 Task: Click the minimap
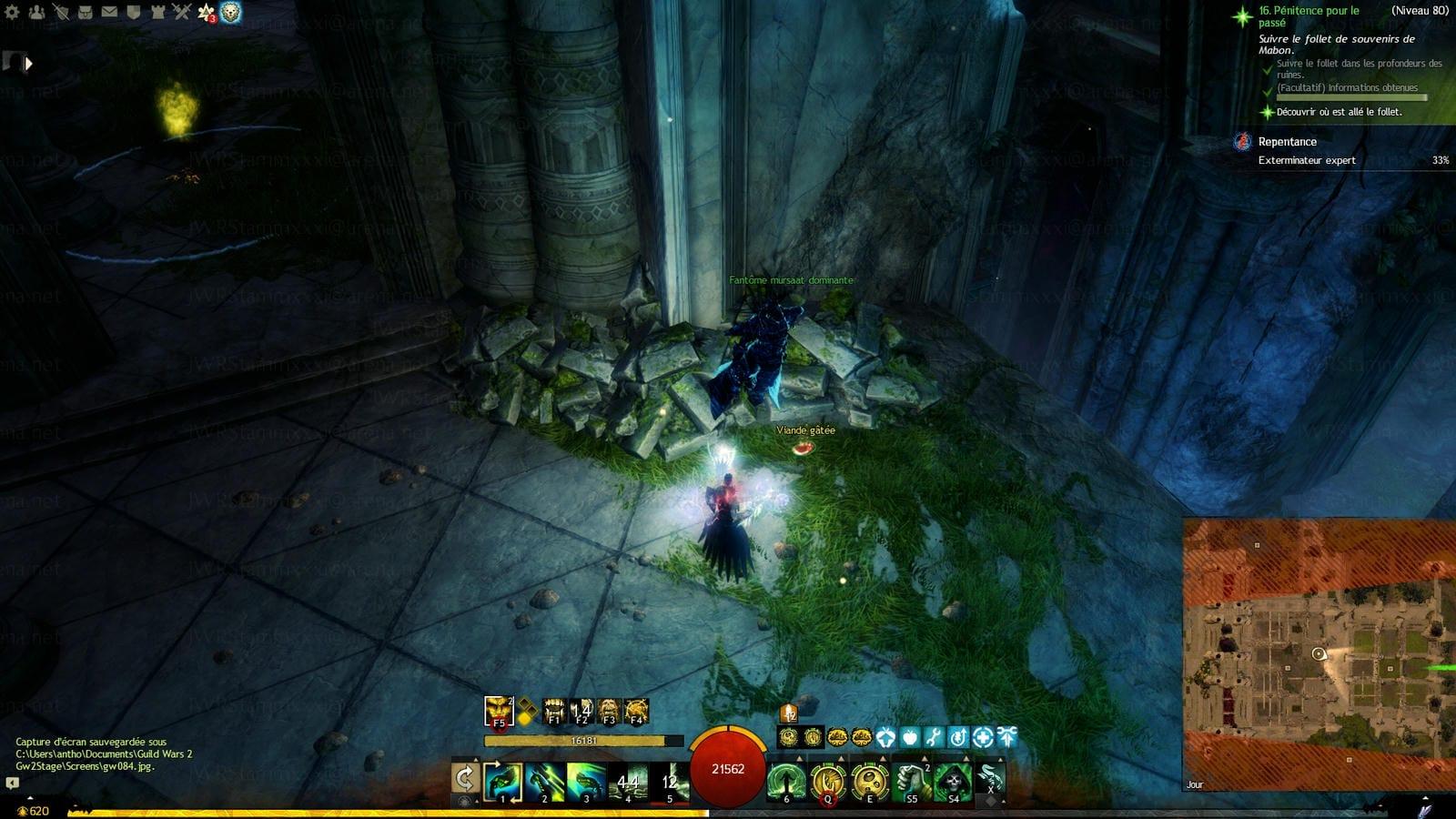[1319, 654]
